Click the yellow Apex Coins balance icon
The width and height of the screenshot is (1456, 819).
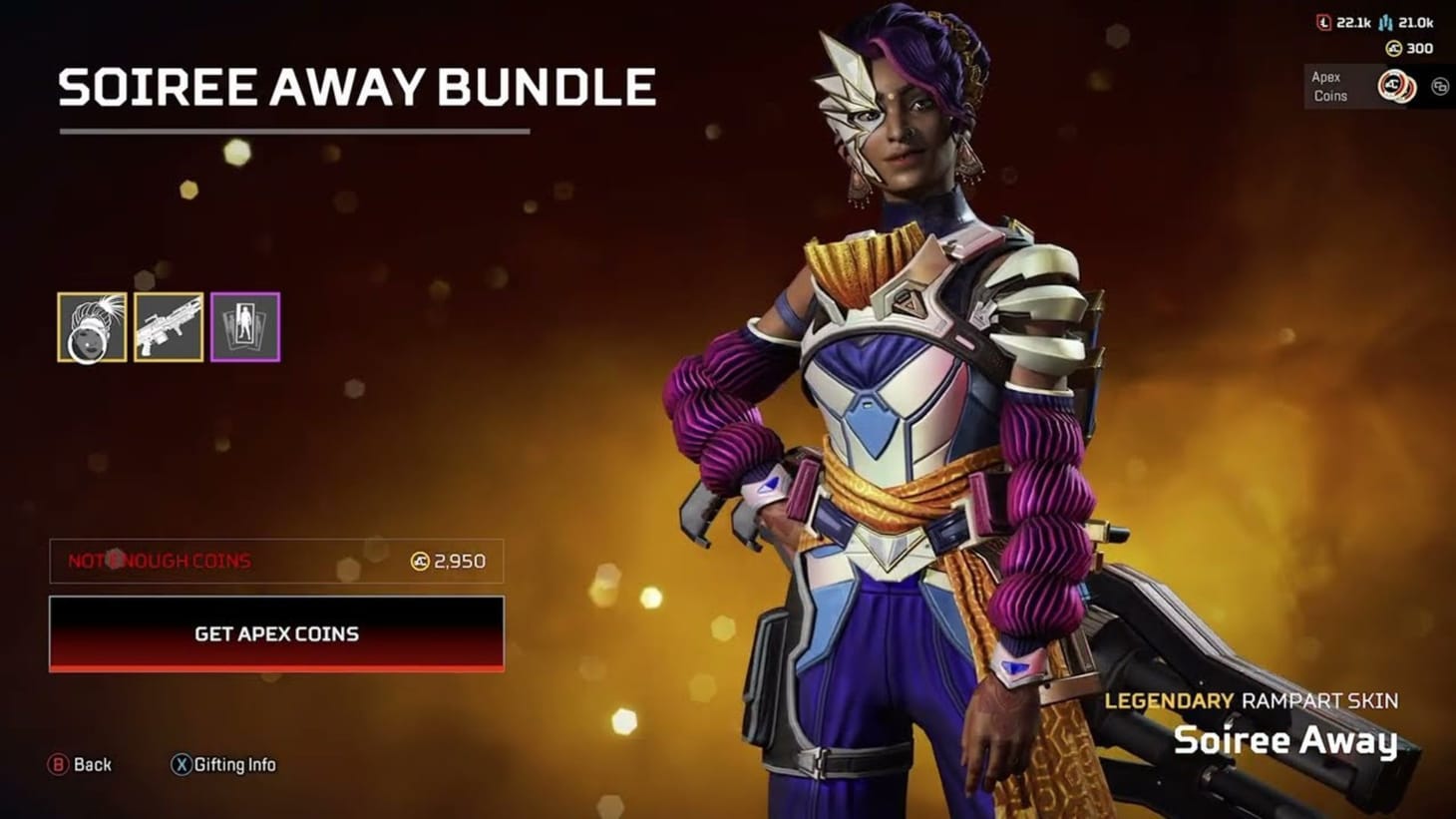(x=1392, y=48)
